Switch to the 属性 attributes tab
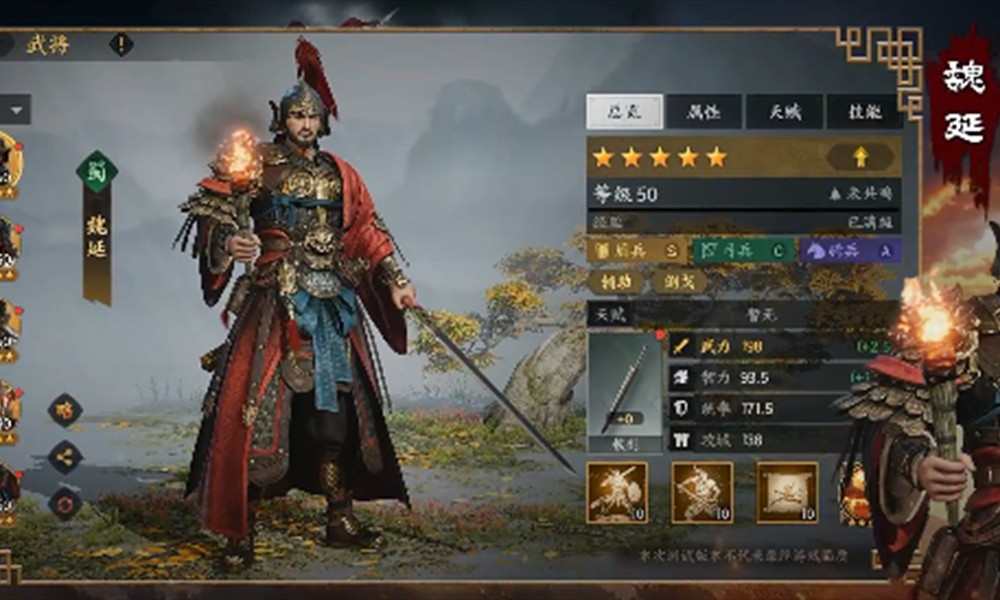This screenshot has height=600, width=1000. tap(705, 112)
